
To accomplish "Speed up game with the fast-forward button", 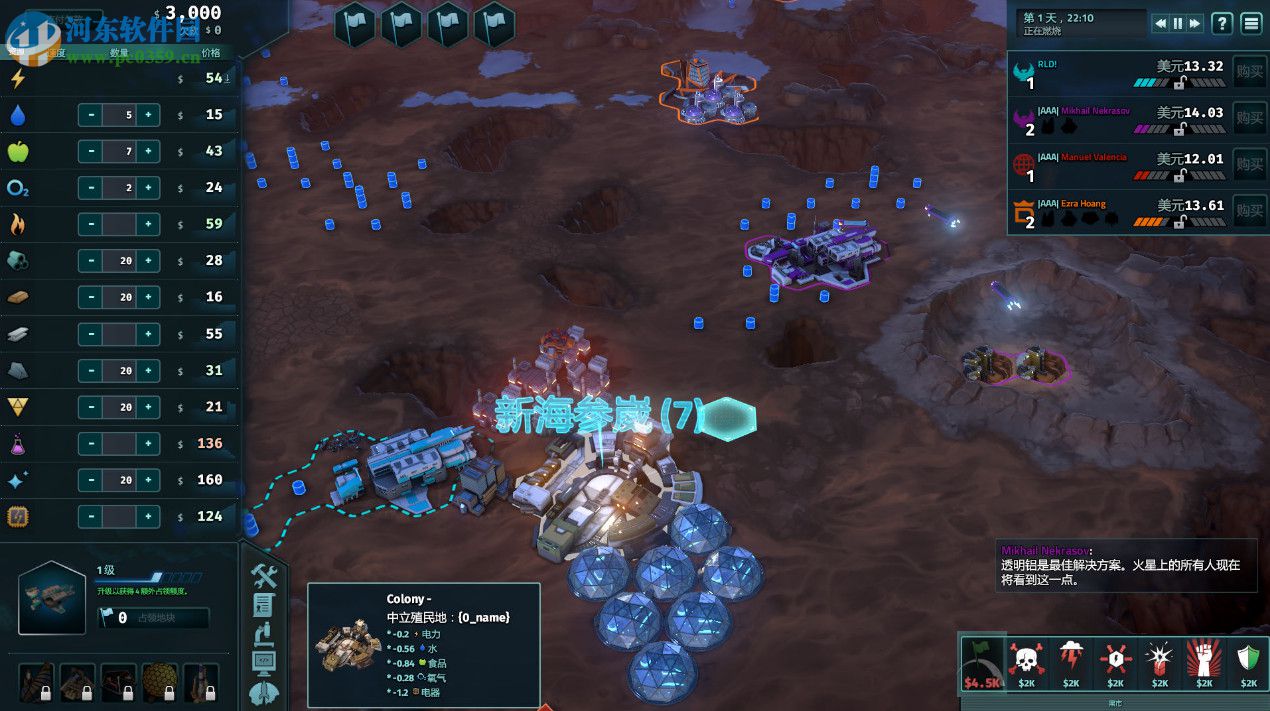I will [1194, 23].
